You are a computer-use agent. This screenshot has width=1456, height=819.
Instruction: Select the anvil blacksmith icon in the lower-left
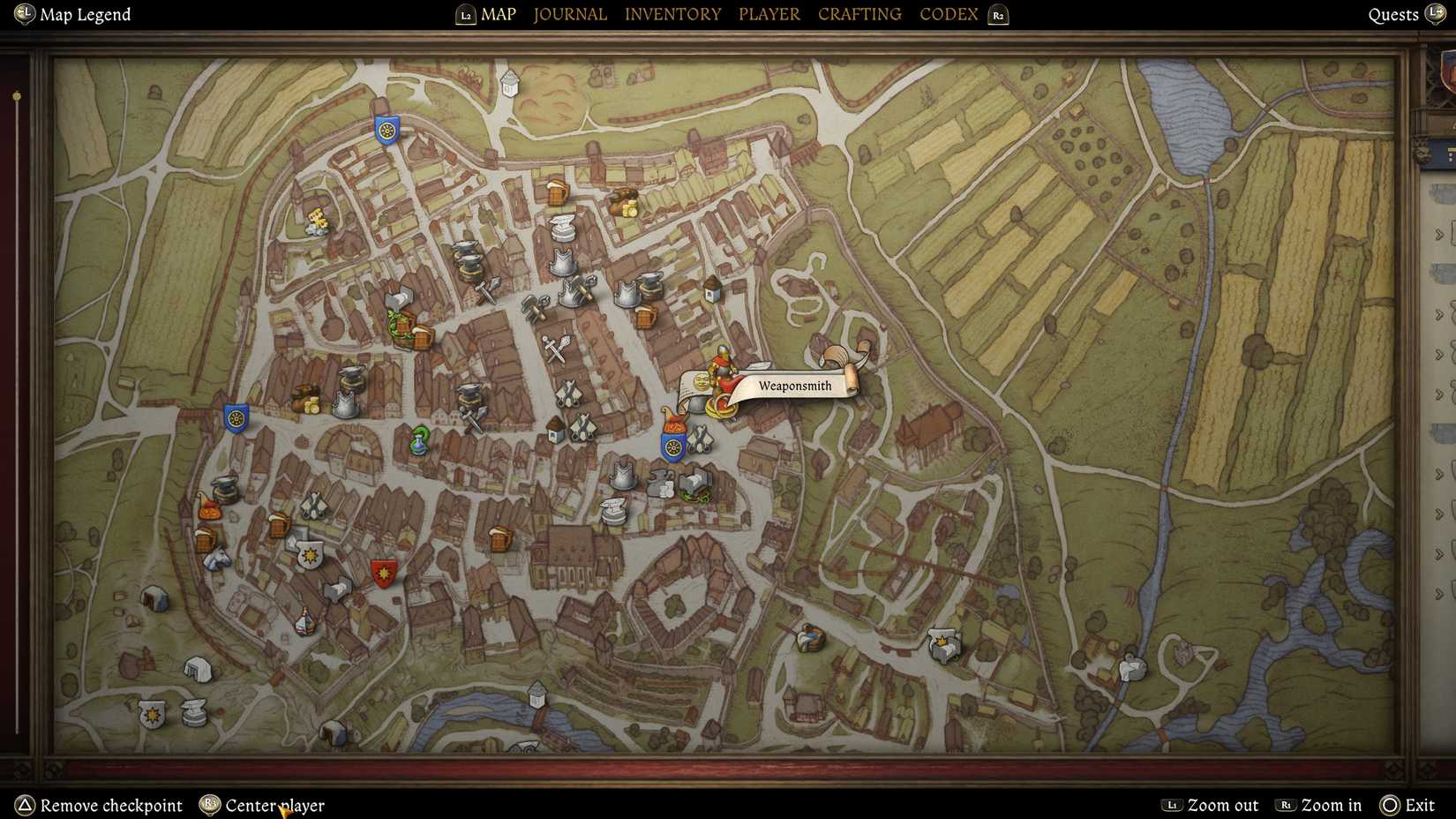[195, 711]
